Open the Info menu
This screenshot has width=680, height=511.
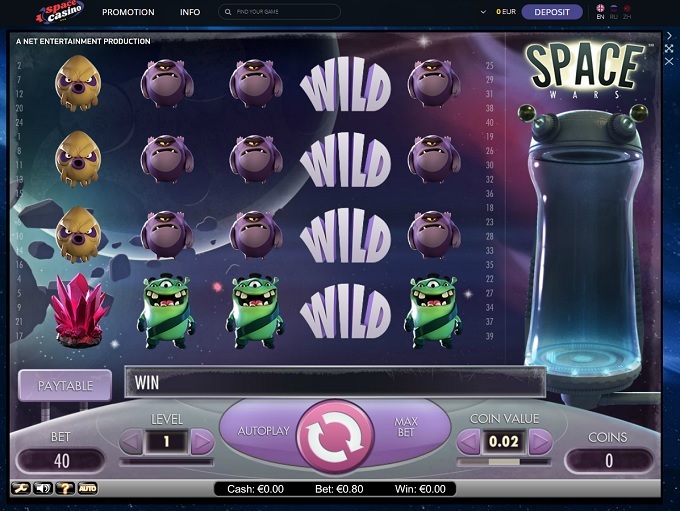190,12
